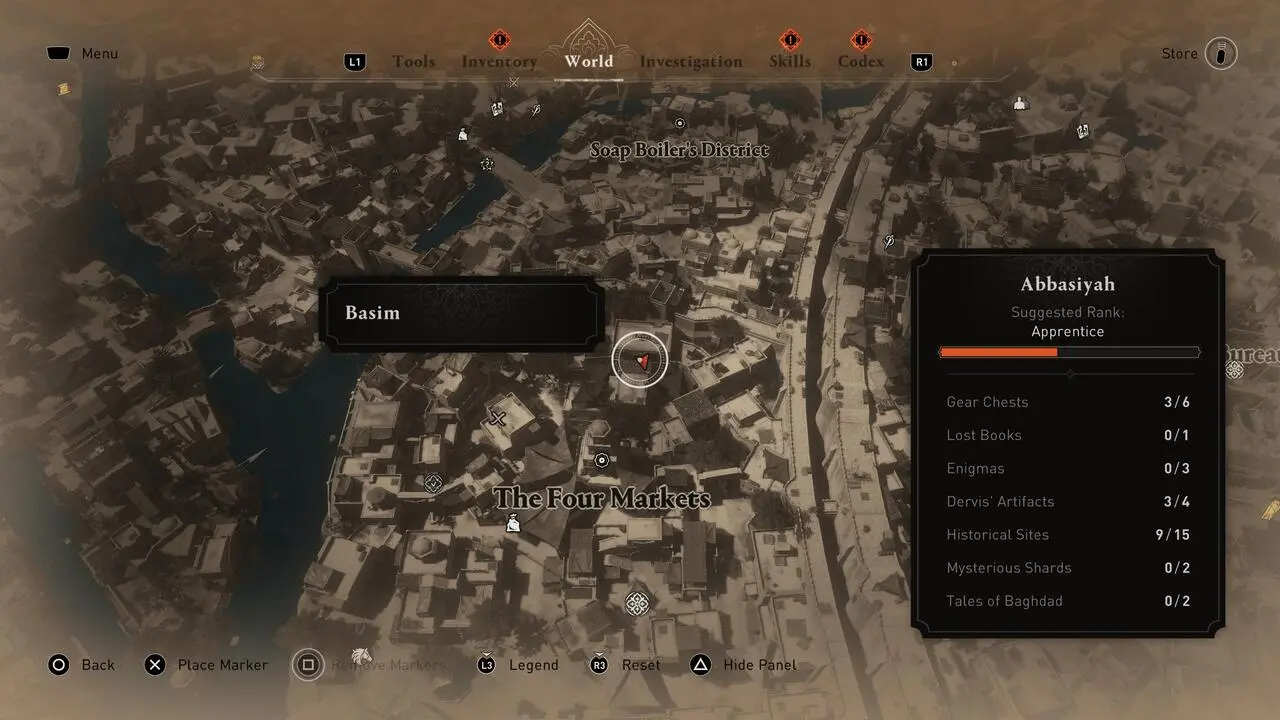Click the gear chest X marker below Basim
This screenshot has width=1280, height=720.
point(496,420)
